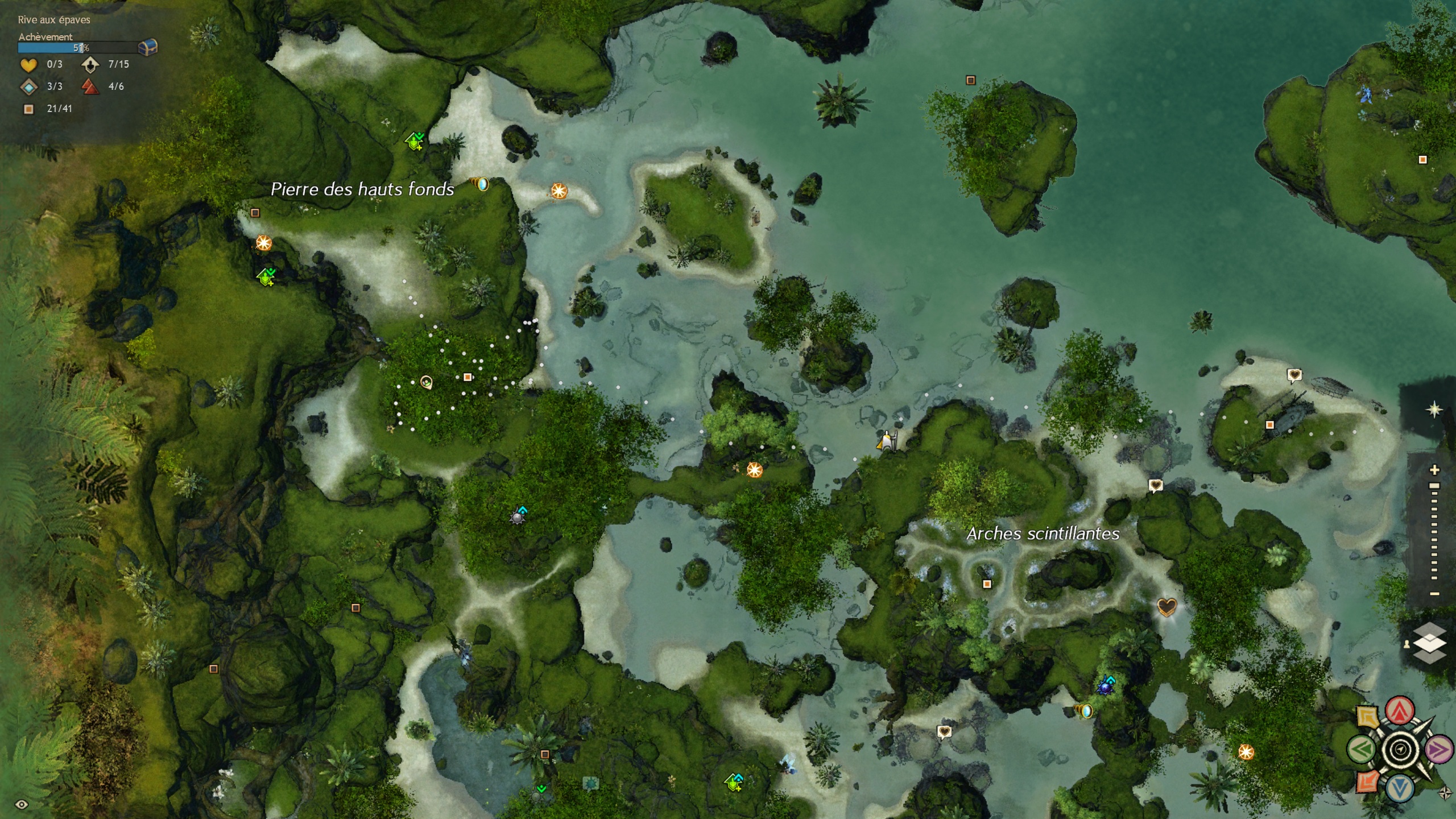Toggle the eye visibility icon

pyautogui.click(x=22, y=804)
